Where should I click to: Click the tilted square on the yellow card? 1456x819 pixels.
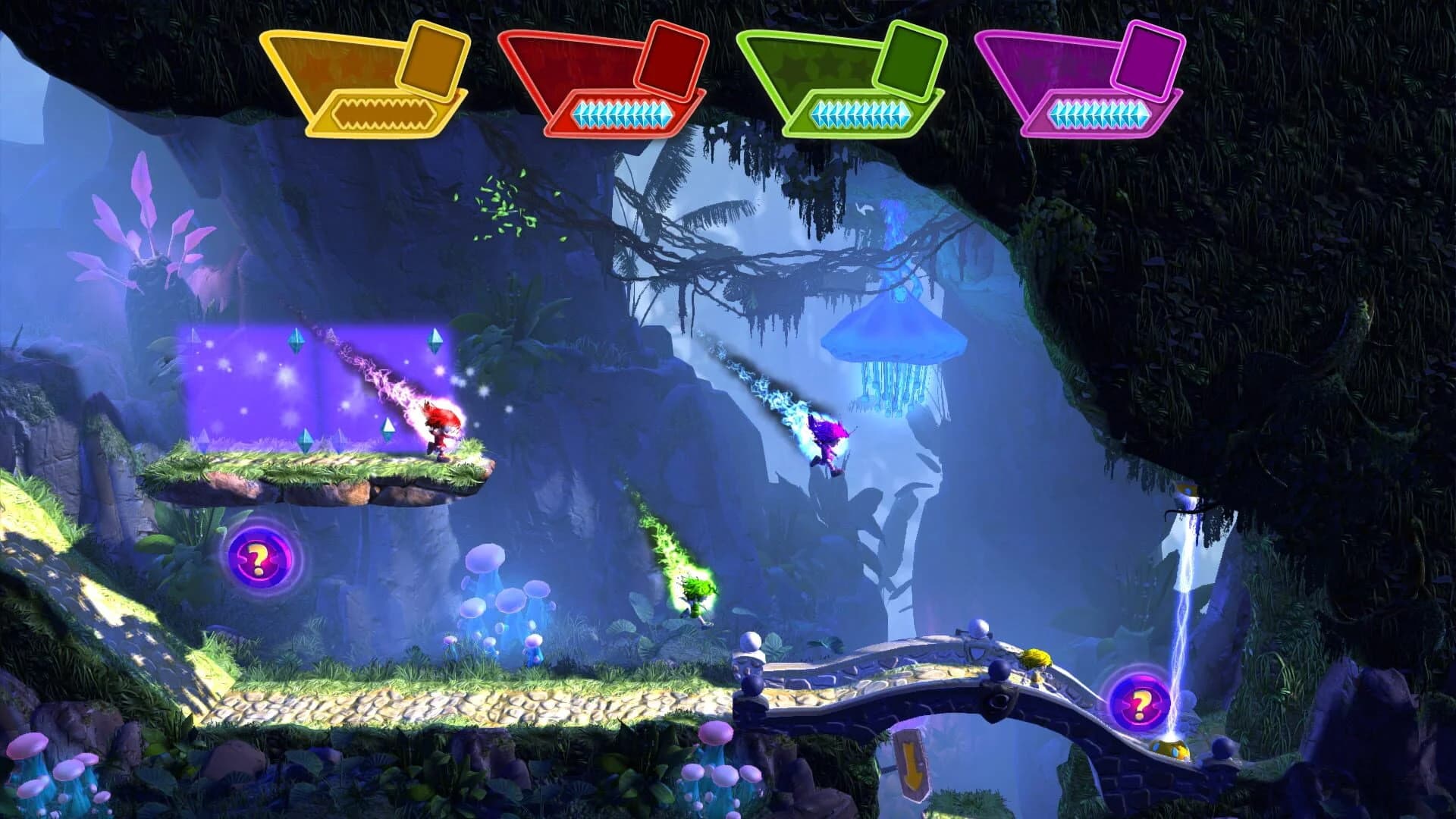[x=430, y=61]
